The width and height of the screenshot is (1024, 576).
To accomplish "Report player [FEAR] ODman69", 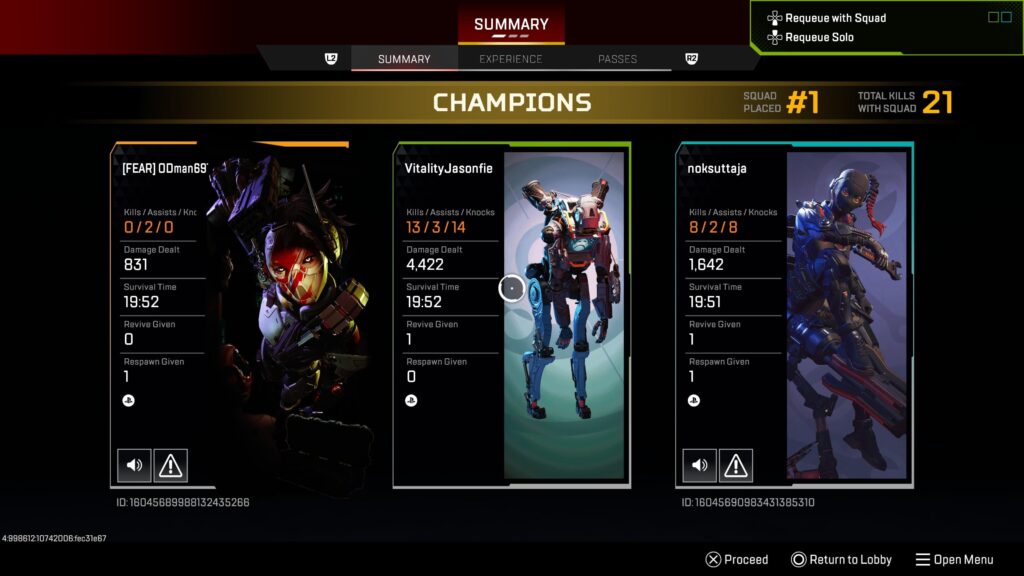I will pos(170,465).
